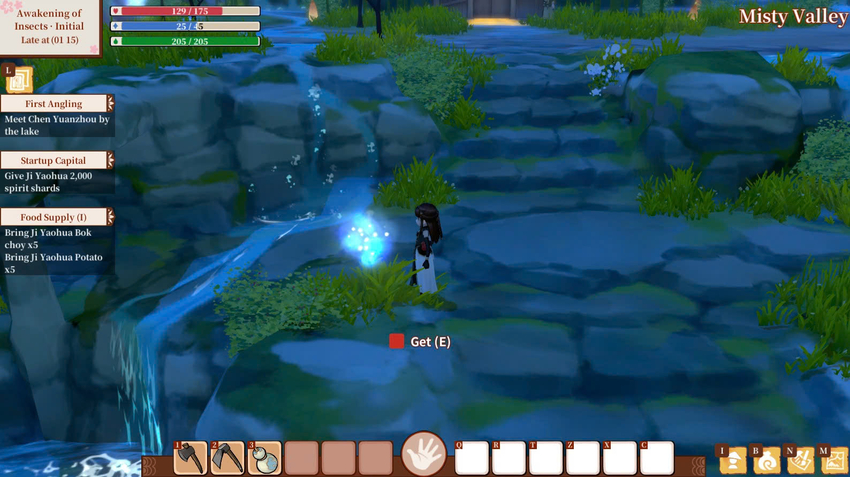Select the Startup Capital quest entry
This screenshot has width=850, height=477.
[56, 160]
